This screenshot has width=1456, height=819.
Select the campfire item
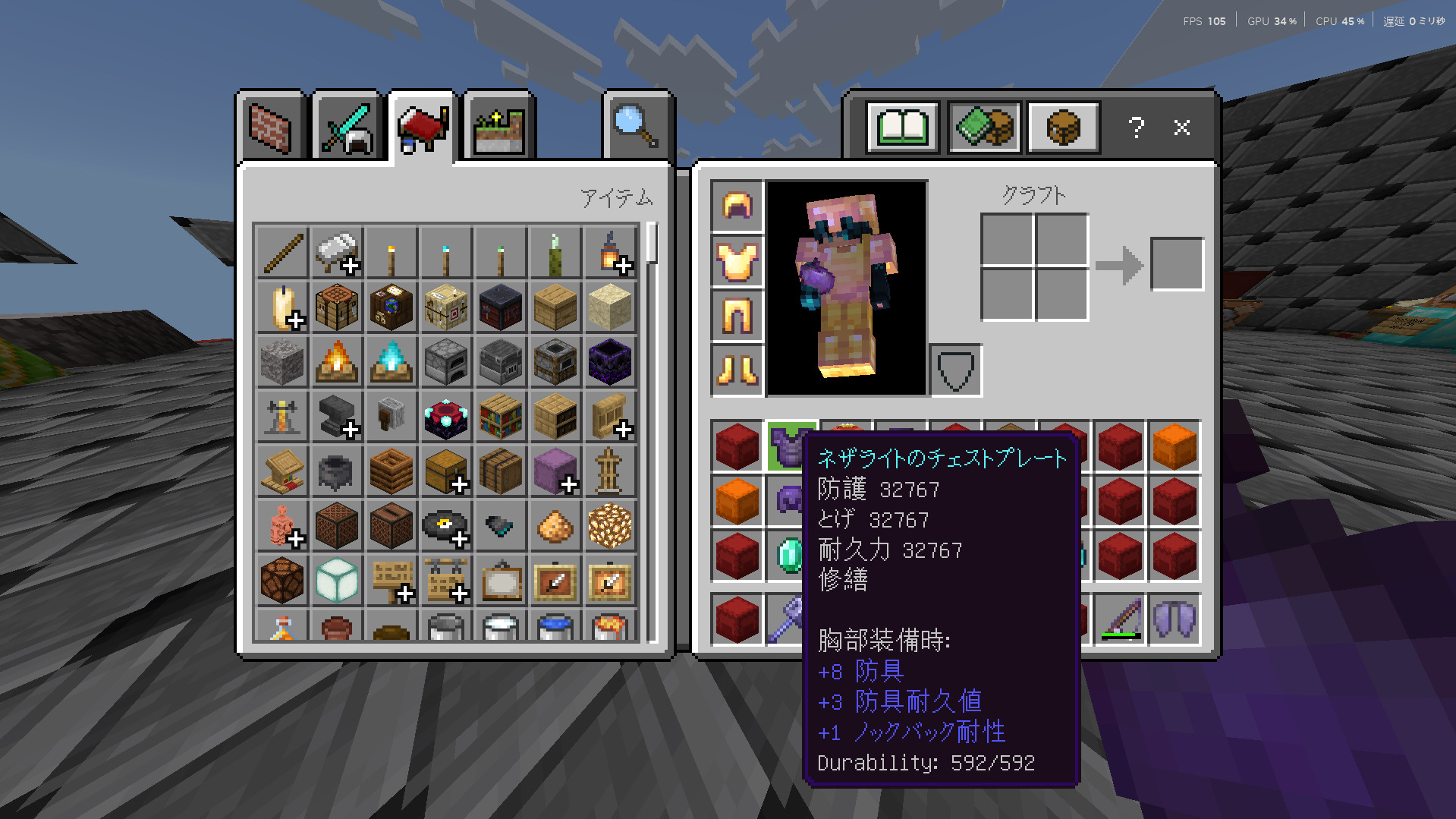336,362
